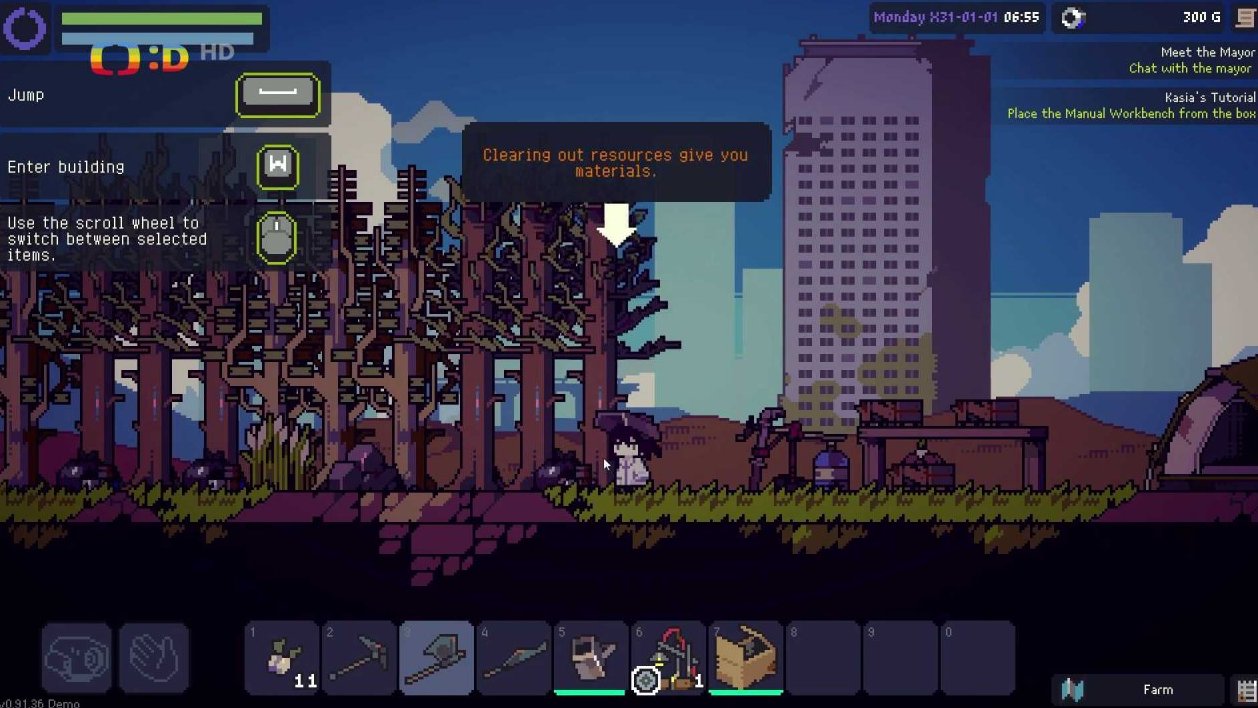
Task: Pick the watering can slot
Action: point(591,658)
